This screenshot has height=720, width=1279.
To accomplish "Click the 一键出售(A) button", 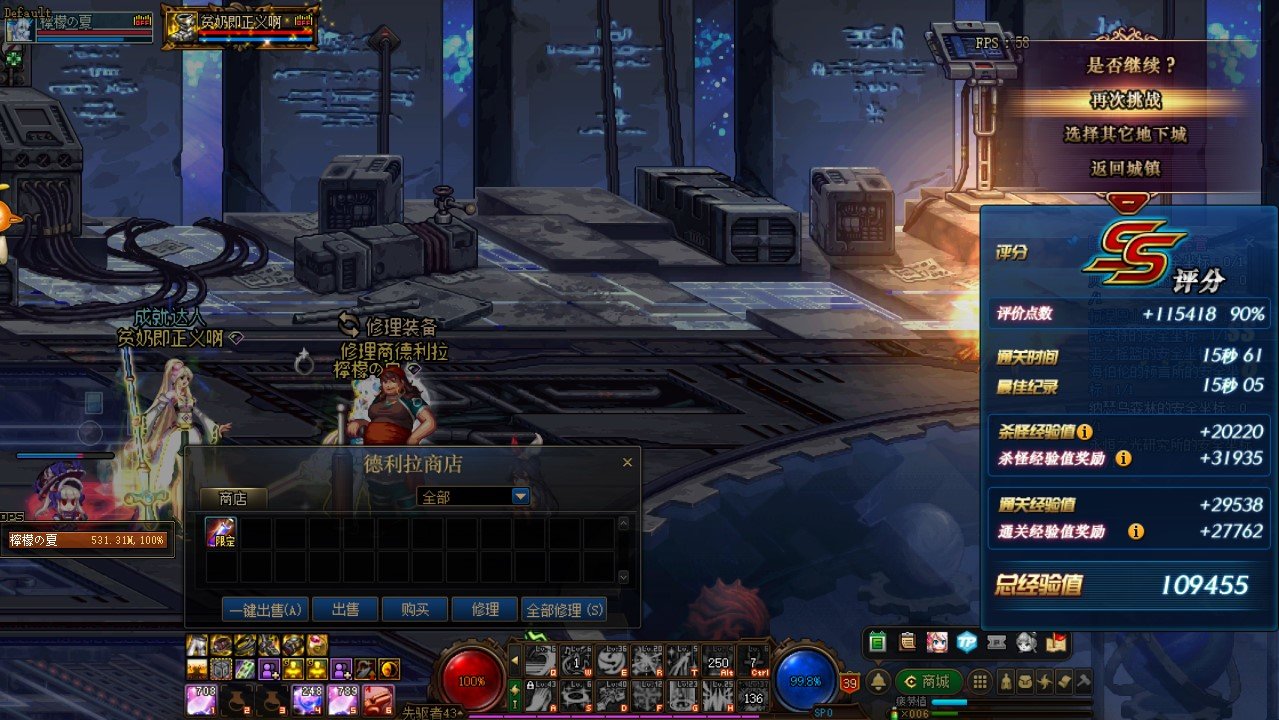I will click(x=265, y=609).
